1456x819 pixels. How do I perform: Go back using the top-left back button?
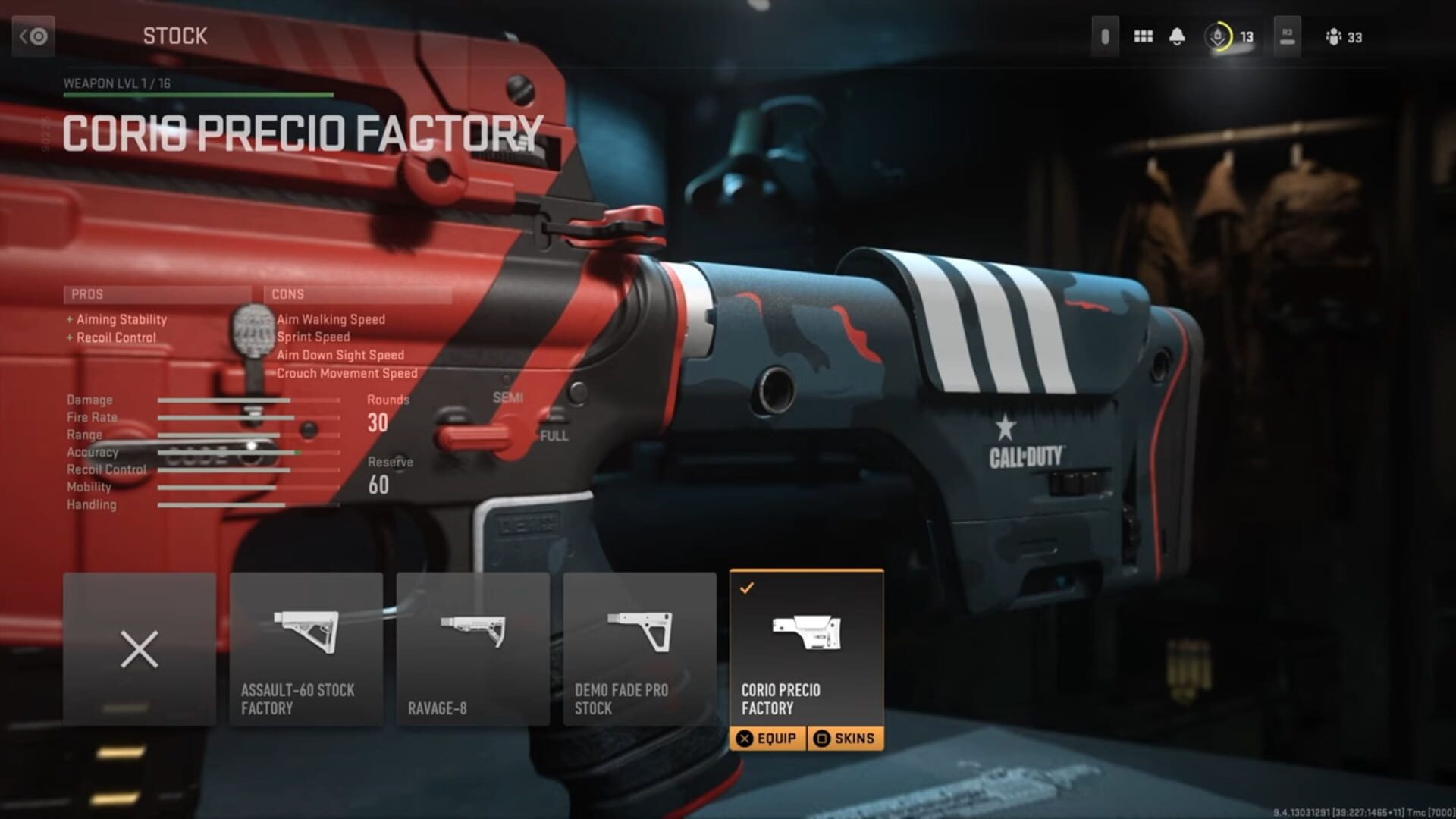pyautogui.click(x=33, y=36)
